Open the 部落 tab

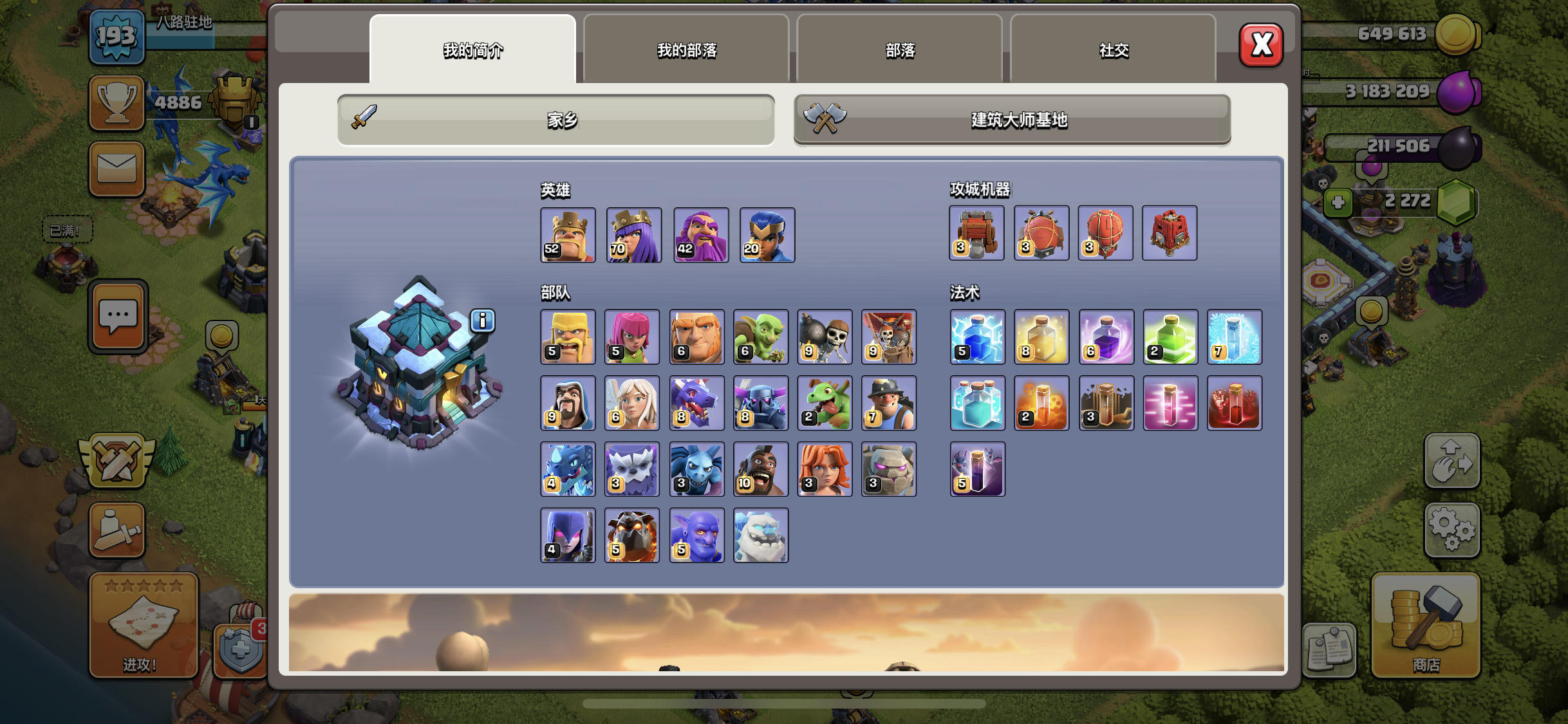[x=899, y=50]
